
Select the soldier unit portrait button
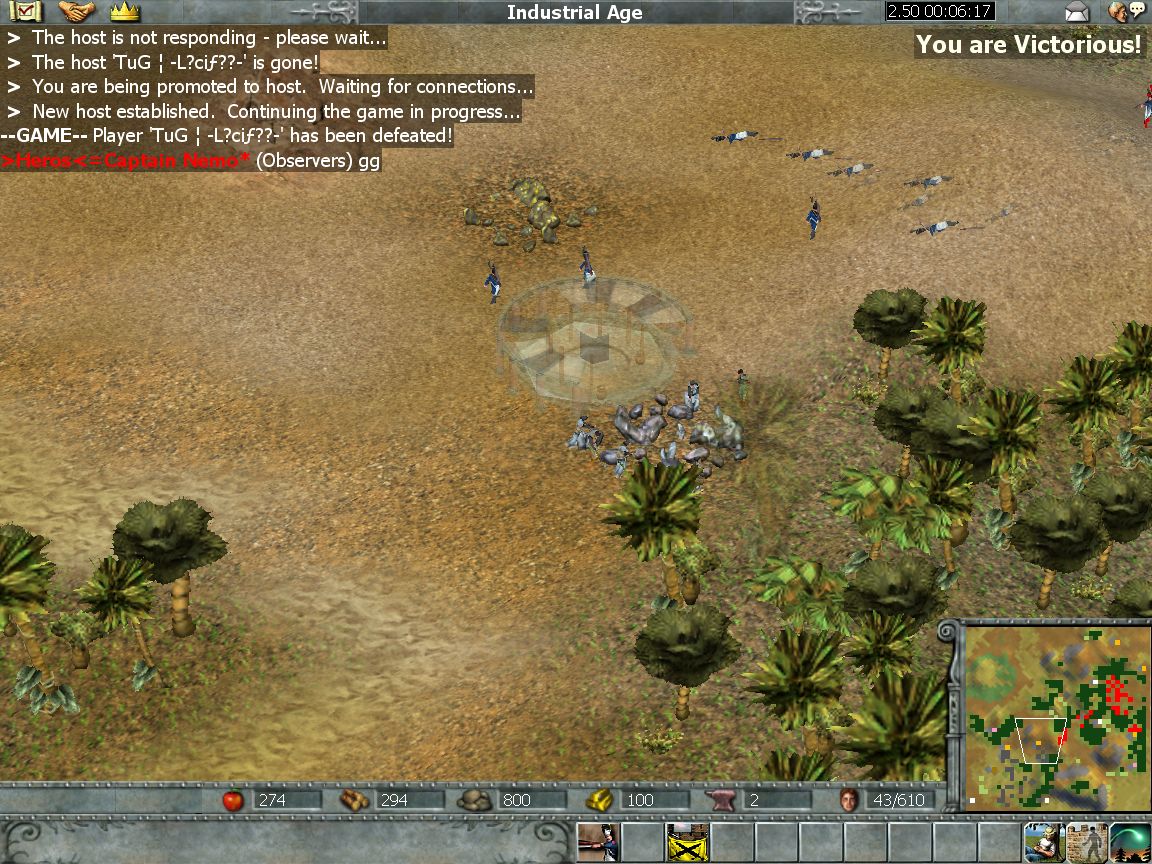(599, 842)
